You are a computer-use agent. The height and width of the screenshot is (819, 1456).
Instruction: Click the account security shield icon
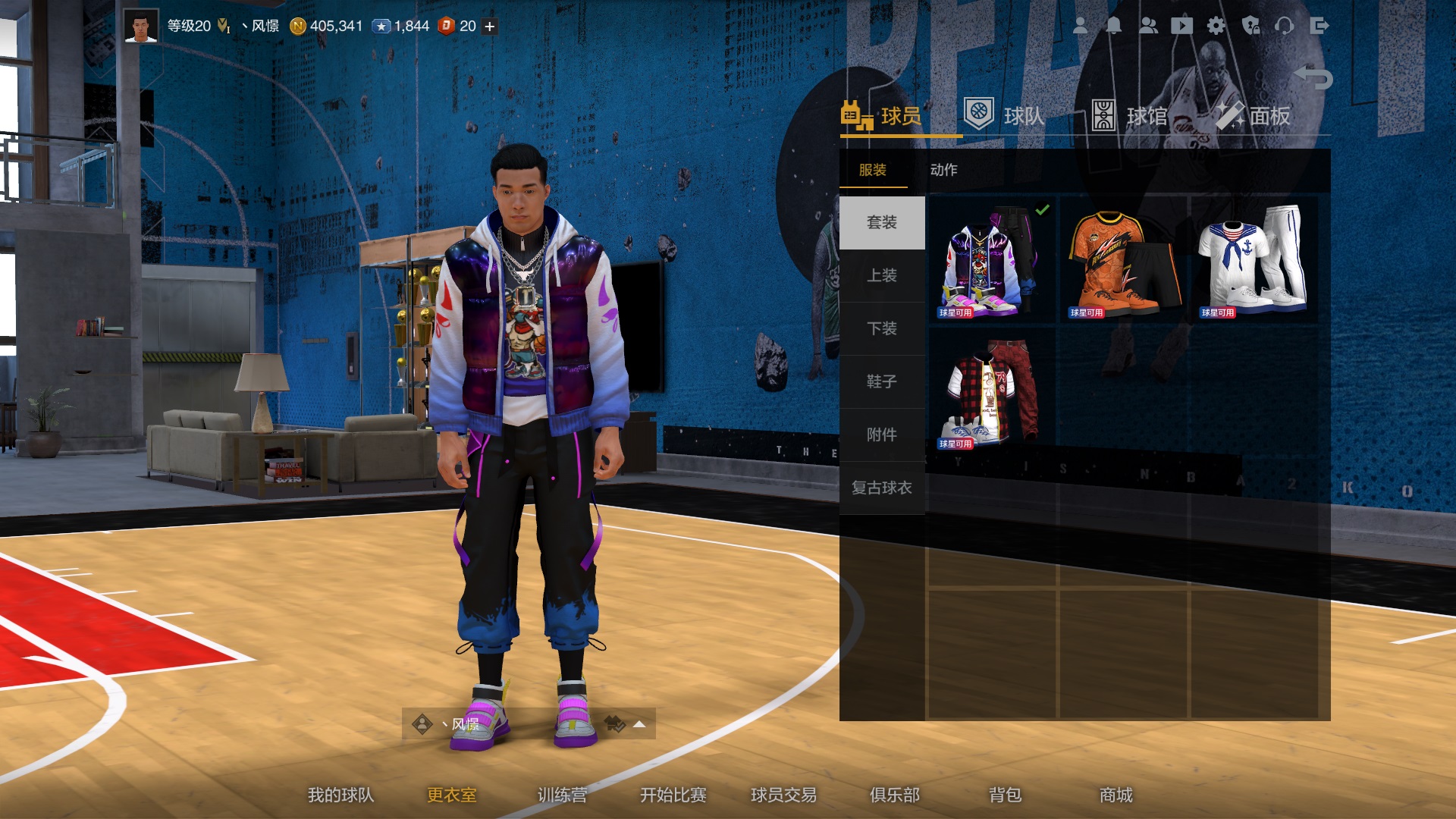coord(1251,25)
